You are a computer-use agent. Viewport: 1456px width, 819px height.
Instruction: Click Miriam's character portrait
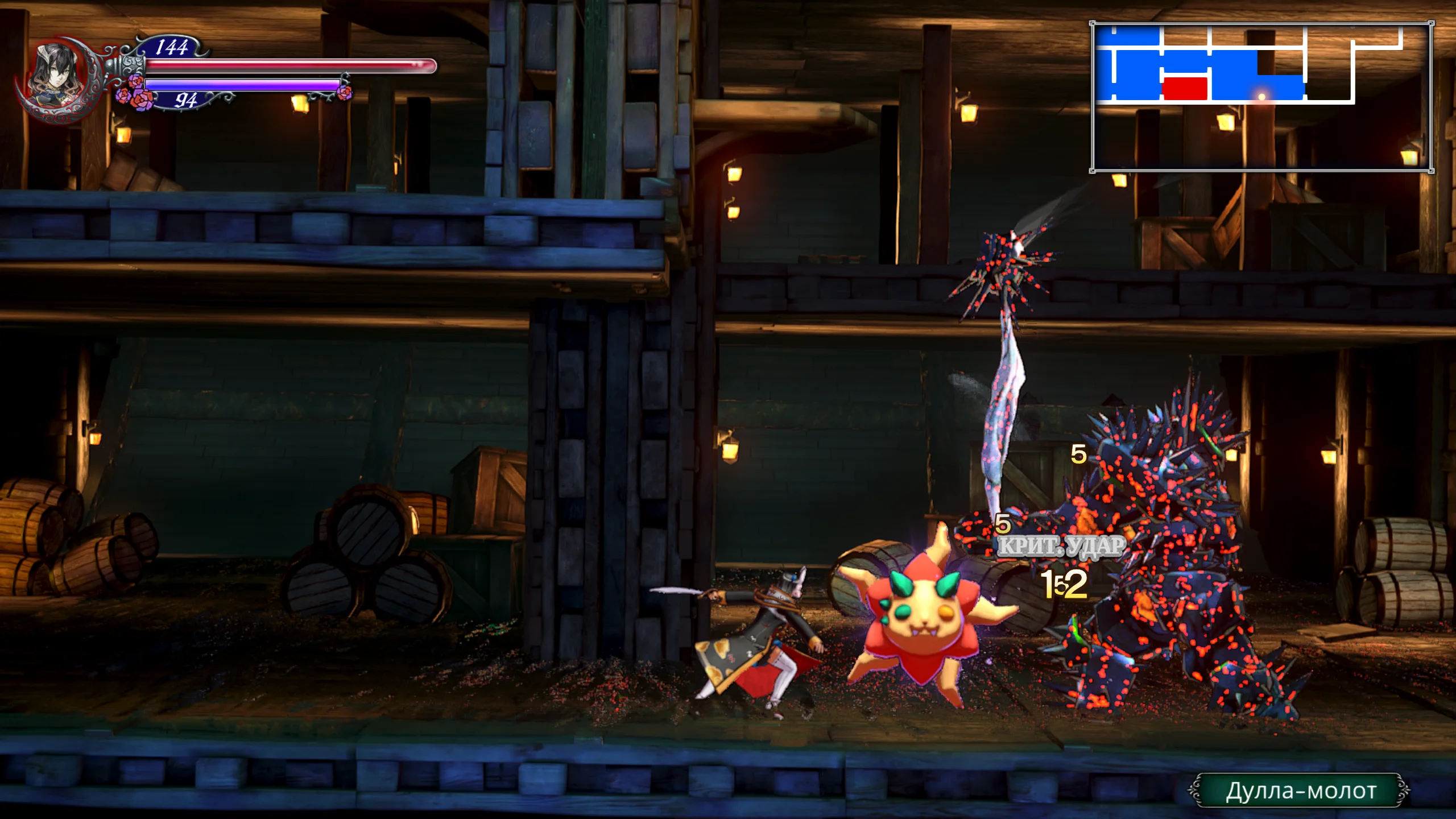(56, 77)
